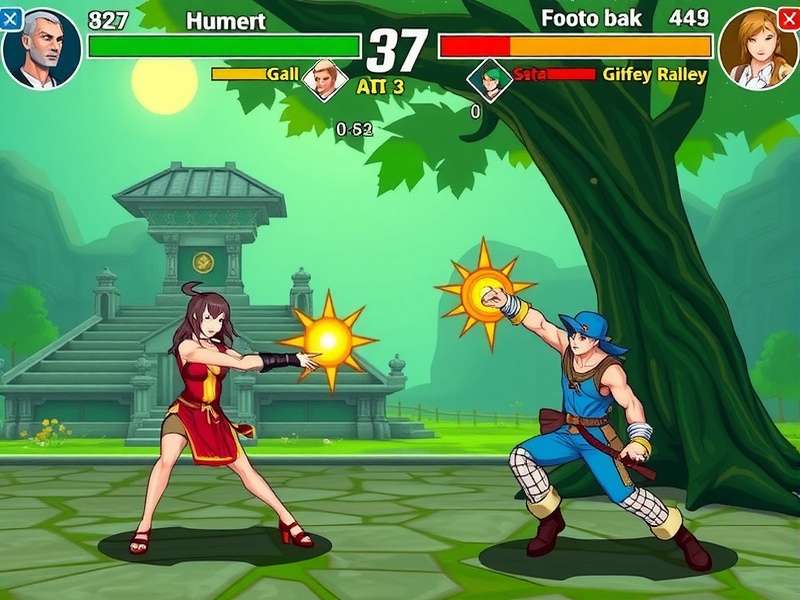
Task: Select the gray-haired man player portrait
Action: [41, 49]
